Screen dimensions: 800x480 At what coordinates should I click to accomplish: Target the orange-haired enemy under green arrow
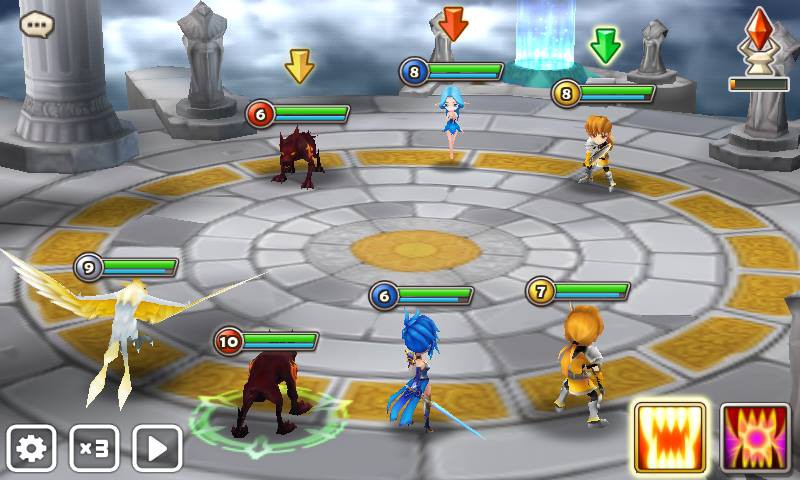(x=600, y=150)
